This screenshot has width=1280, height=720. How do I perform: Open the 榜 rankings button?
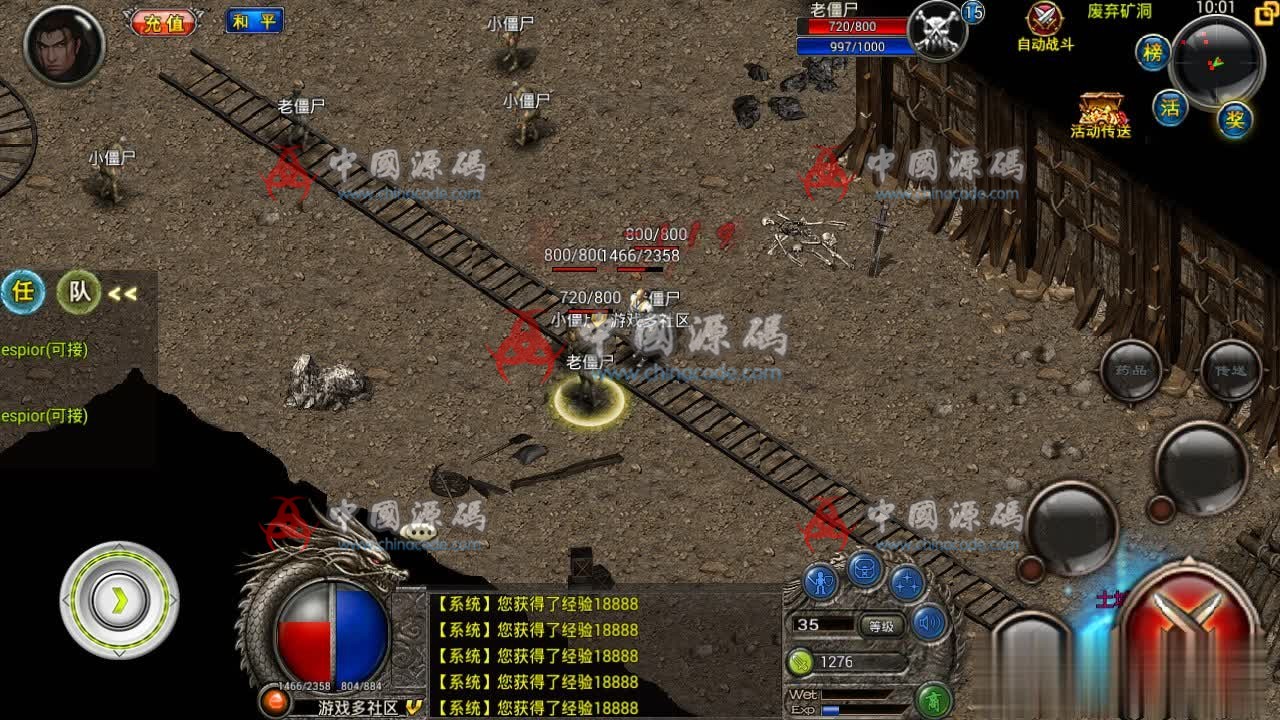click(x=1153, y=53)
